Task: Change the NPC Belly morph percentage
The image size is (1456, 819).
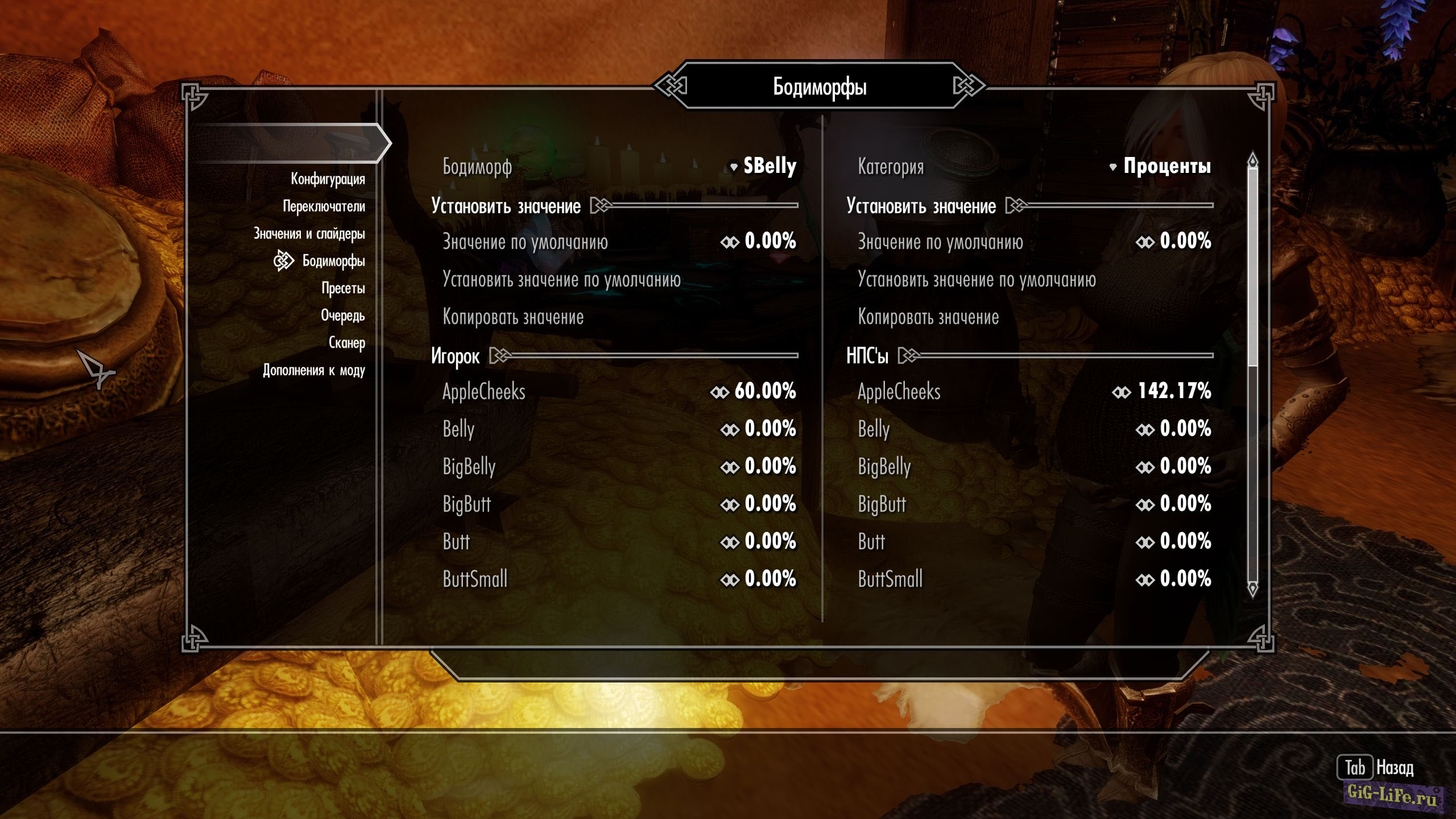Action: click(1174, 429)
